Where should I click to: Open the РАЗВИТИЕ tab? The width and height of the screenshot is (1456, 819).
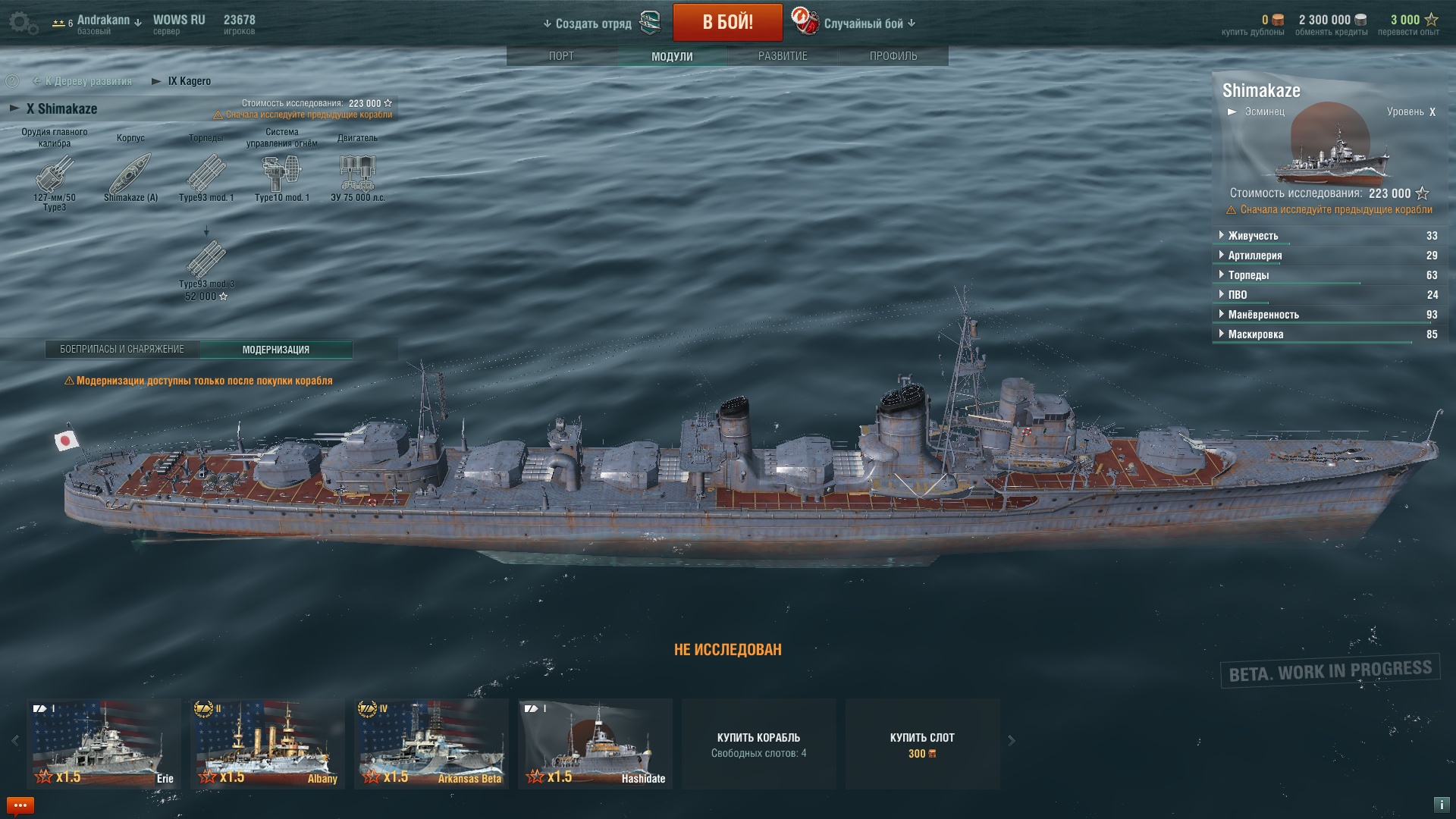coord(783,56)
